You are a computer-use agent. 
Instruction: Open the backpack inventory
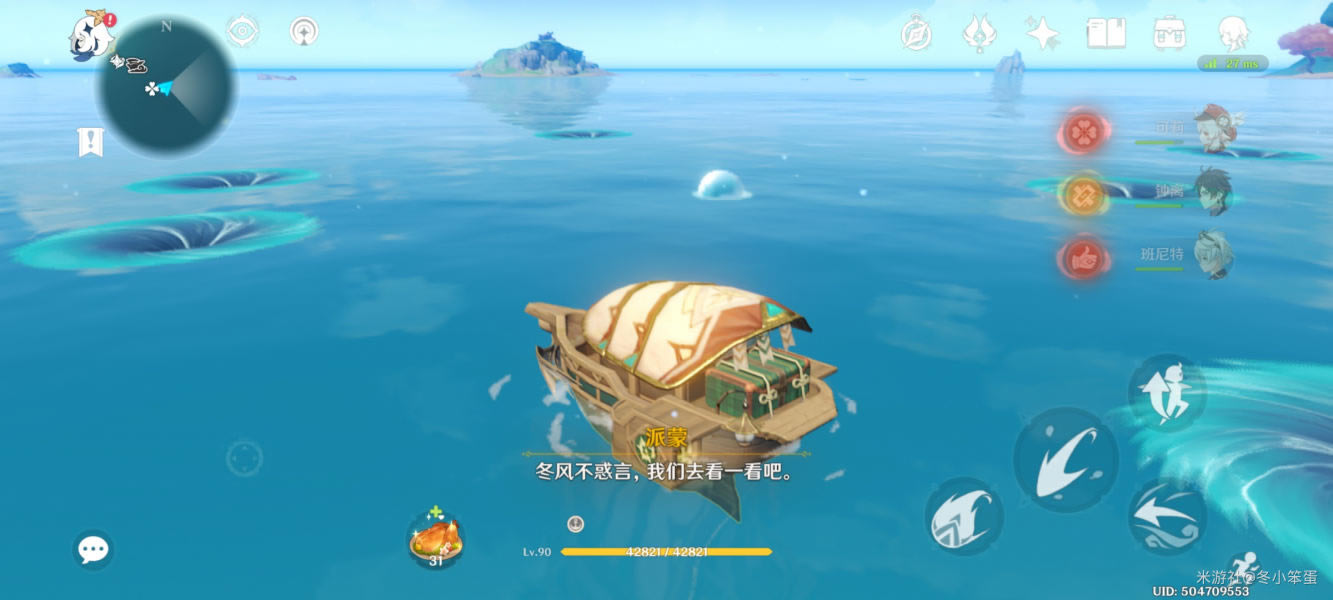coord(1169,33)
